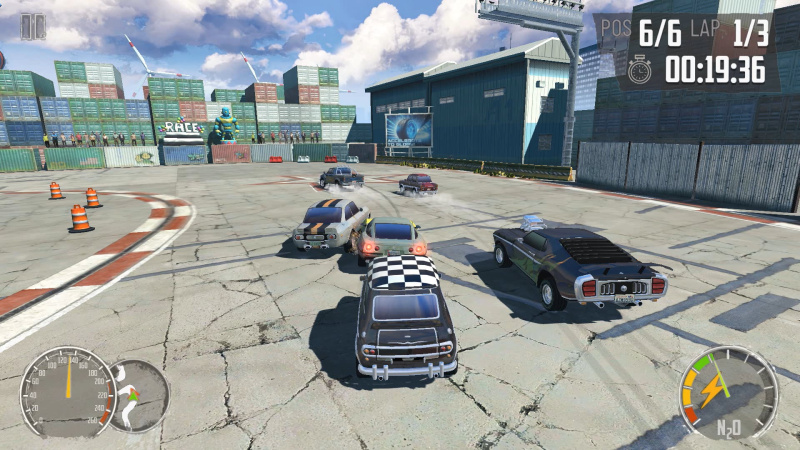The height and width of the screenshot is (450, 800).
Task: Pause the race with the pause button
Action: point(33,27)
